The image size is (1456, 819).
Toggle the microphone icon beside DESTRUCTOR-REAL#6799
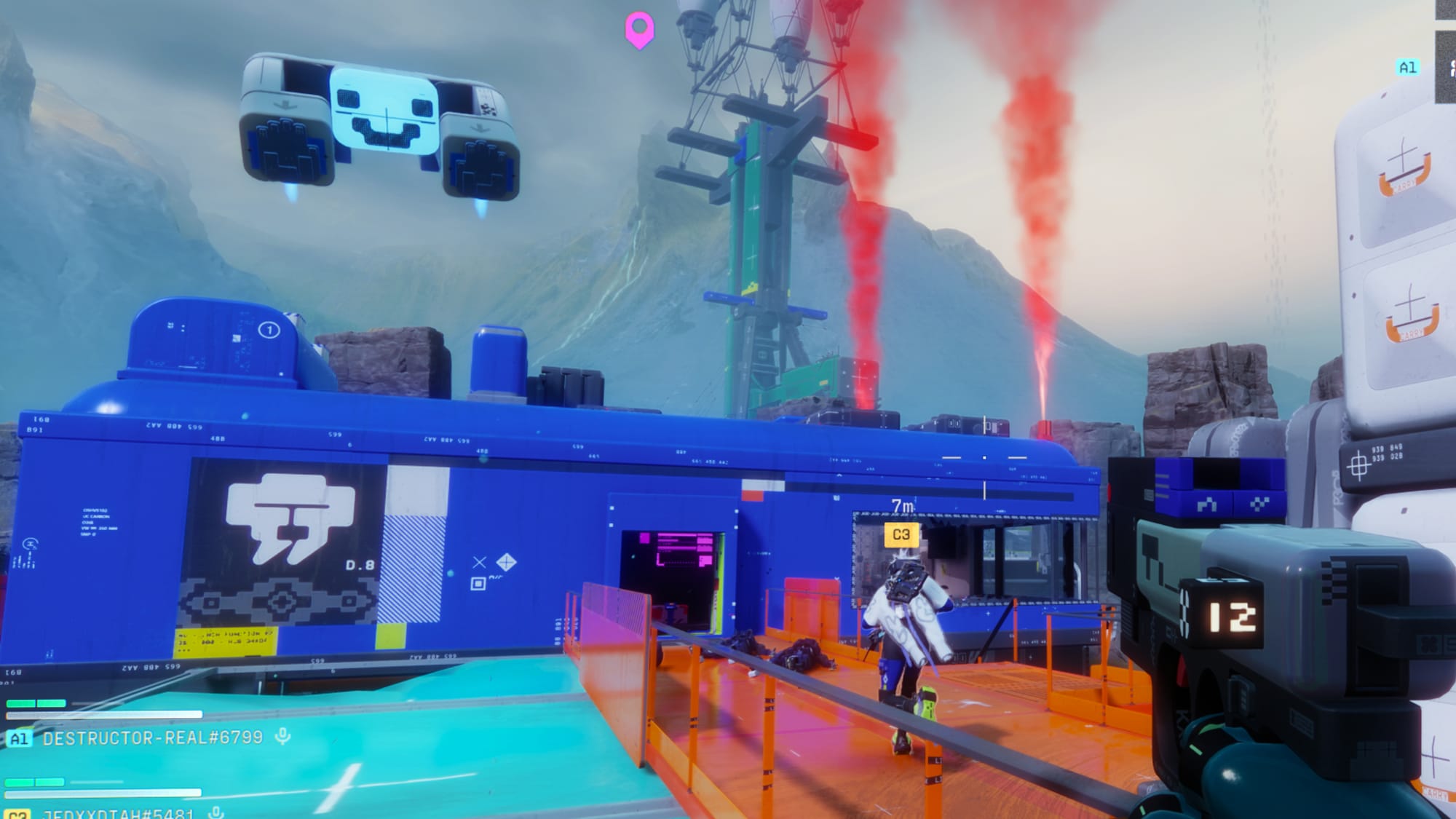pos(283,737)
